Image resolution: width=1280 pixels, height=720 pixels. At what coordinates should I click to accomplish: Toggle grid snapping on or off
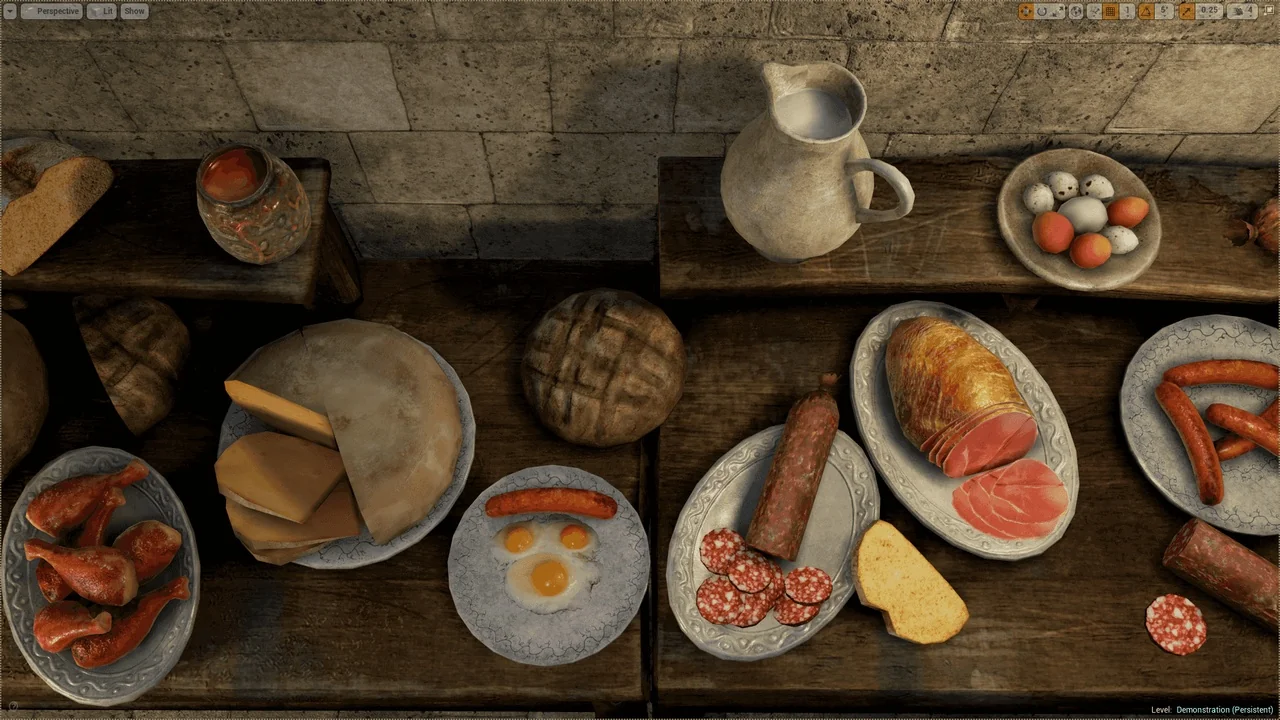(x=1108, y=11)
